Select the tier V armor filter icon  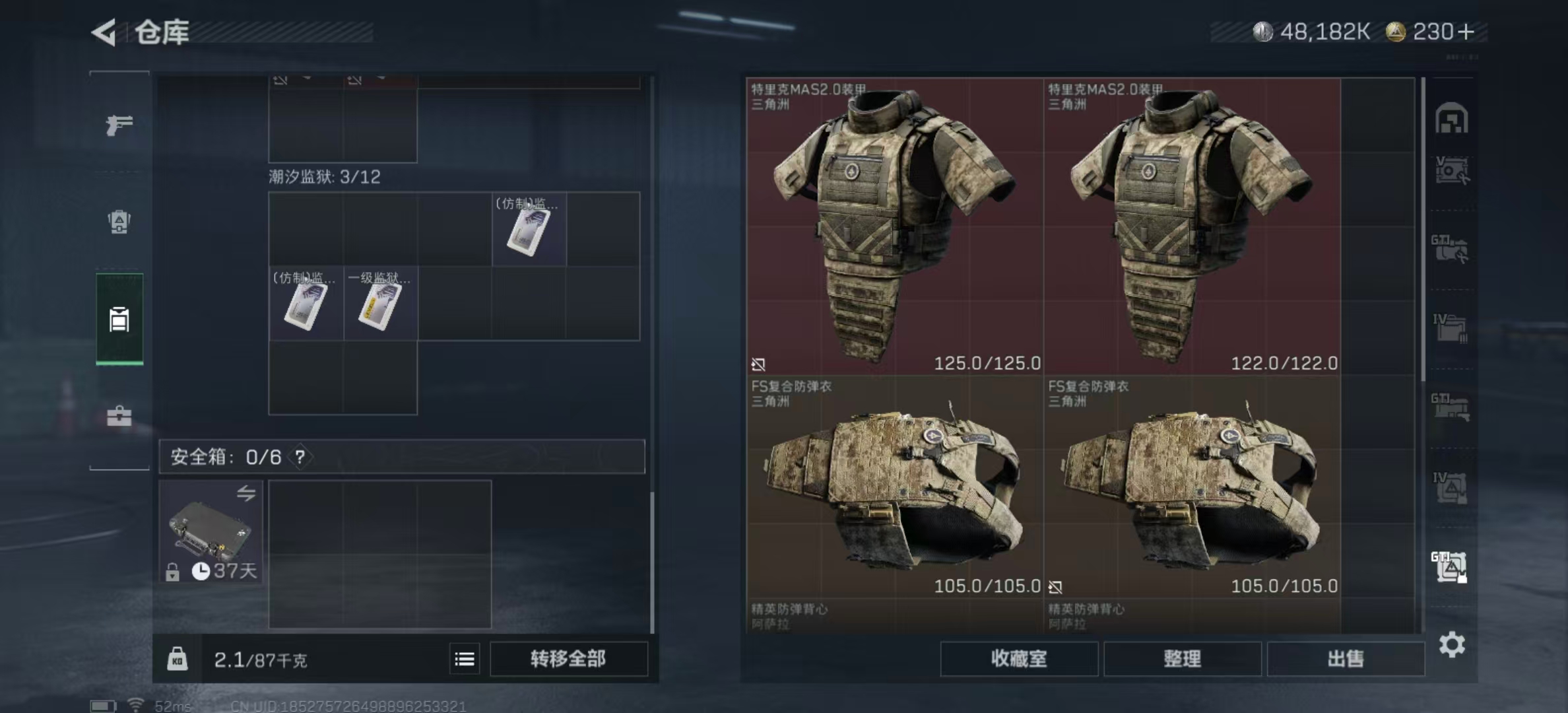click(x=1450, y=170)
